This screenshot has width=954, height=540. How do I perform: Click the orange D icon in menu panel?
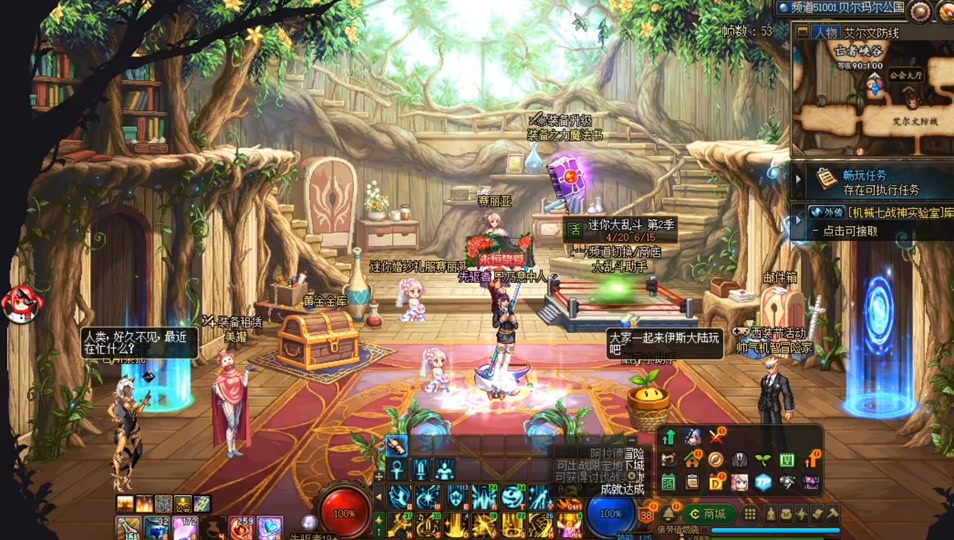coord(716,483)
